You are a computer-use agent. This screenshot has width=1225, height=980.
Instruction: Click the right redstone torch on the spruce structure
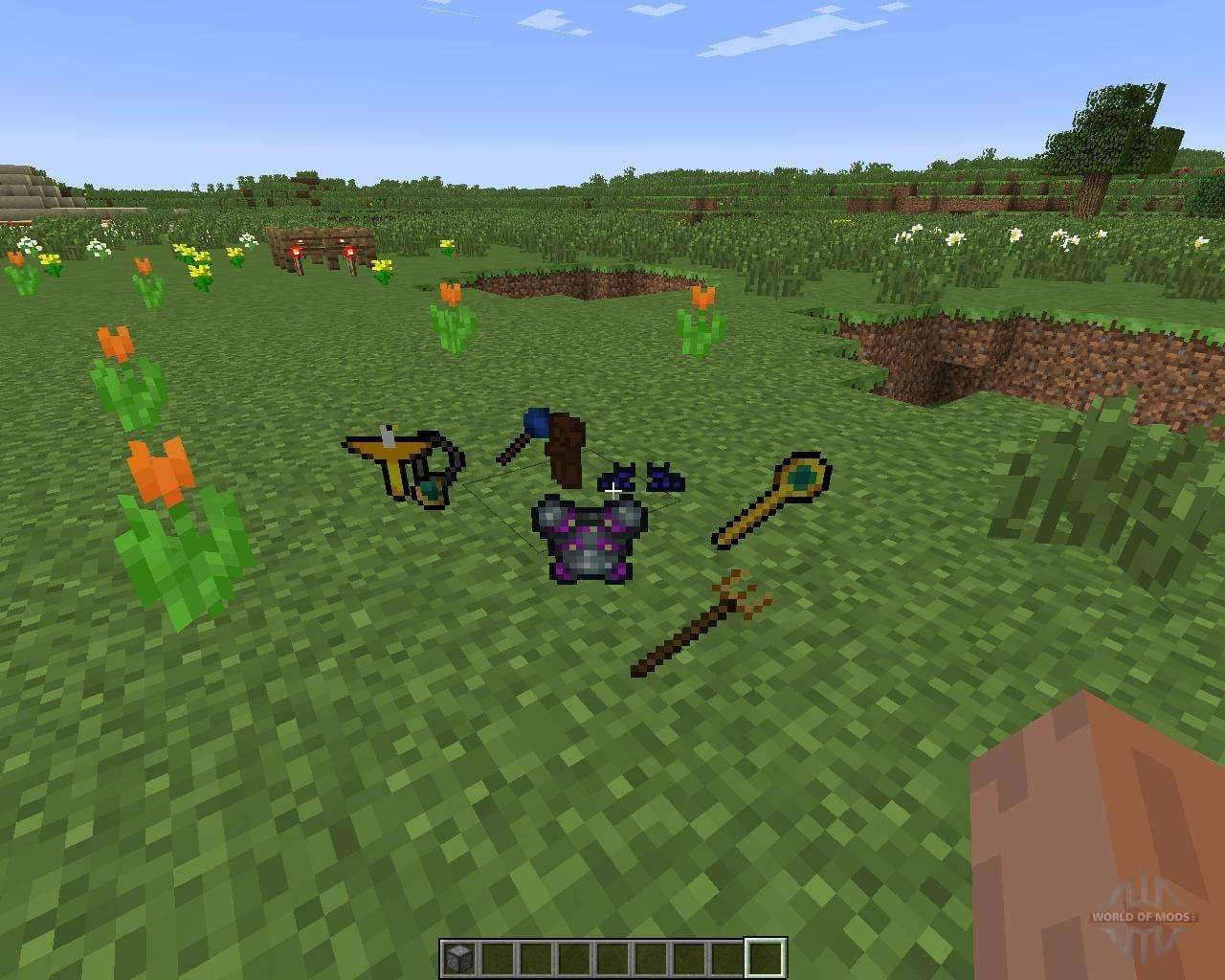[x=349, y=251]
